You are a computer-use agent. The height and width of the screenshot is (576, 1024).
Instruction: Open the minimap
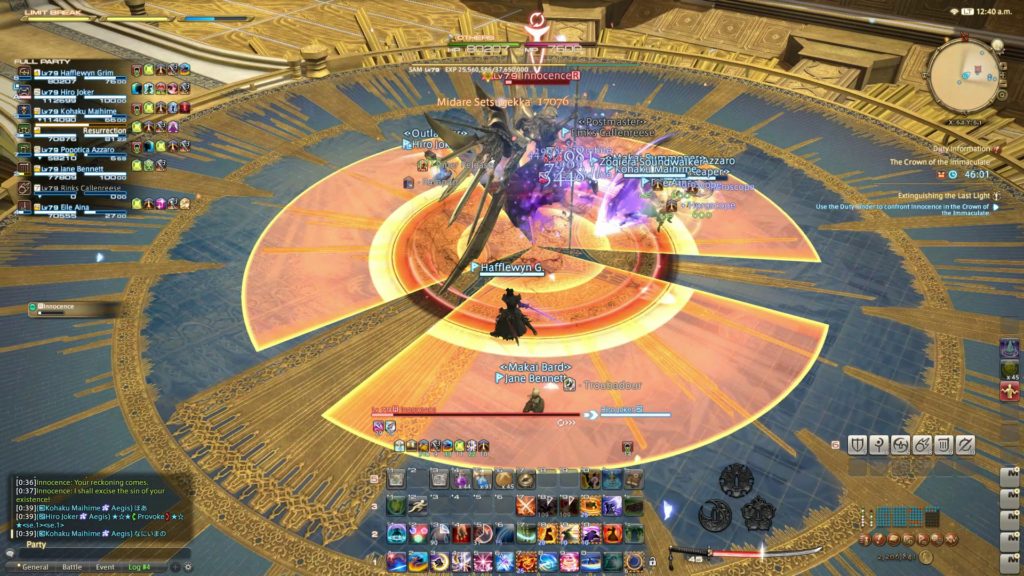(963, 74)
